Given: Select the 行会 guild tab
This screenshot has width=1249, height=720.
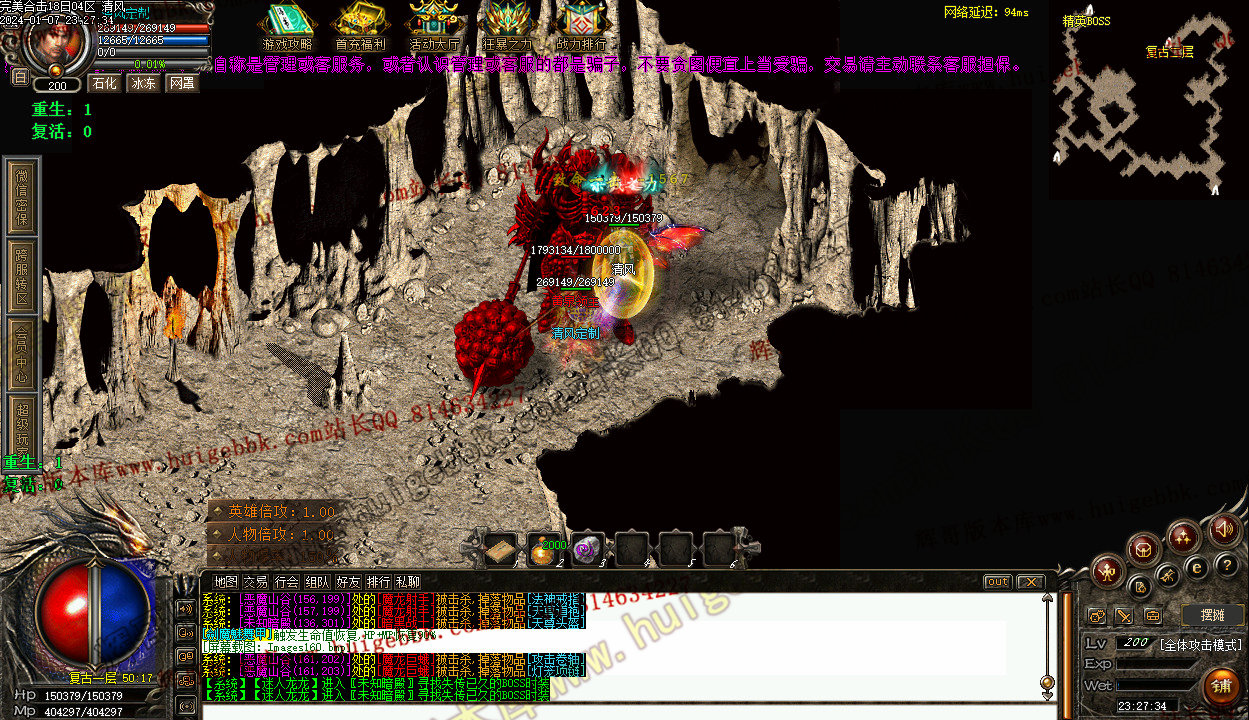Looking at the screenshot, I should 286,582.
